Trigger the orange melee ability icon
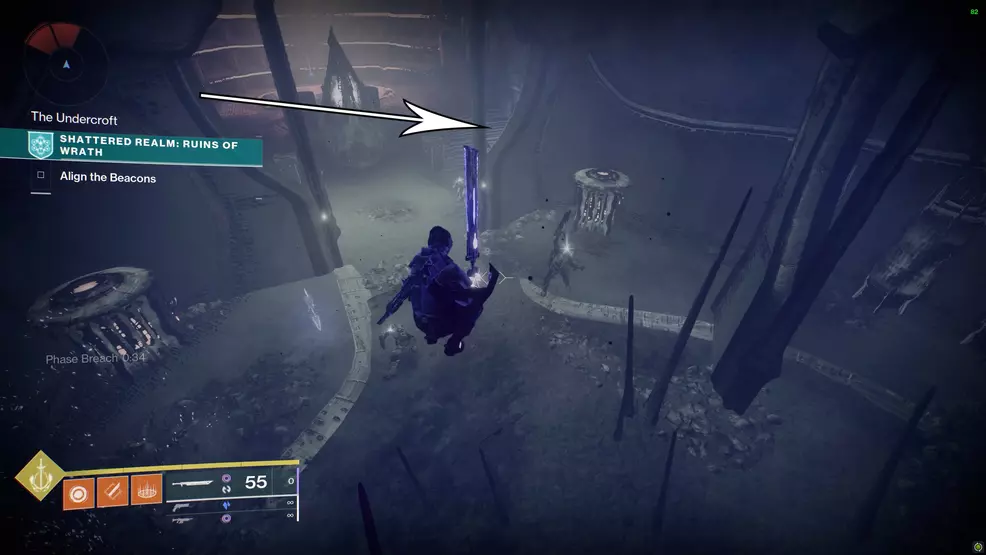Image resolution: width=986 pixels, height=555 pixels. point(112,490)
